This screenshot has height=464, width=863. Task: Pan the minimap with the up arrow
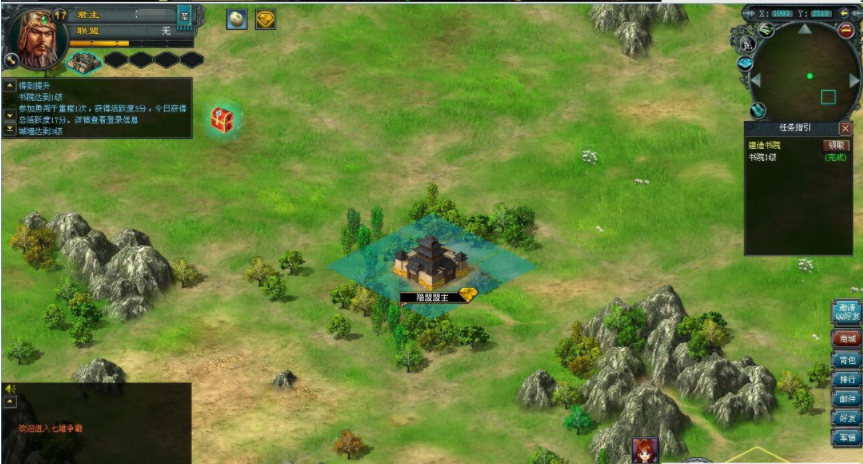click(x=806, y=28)
